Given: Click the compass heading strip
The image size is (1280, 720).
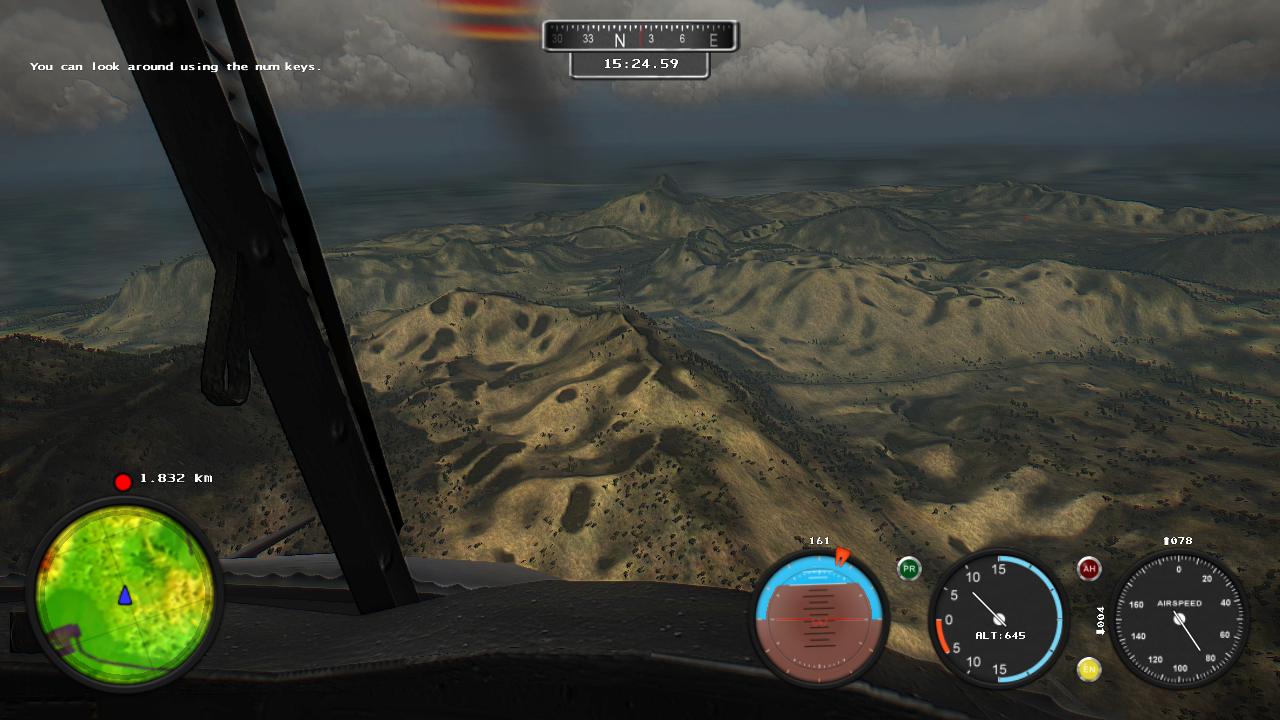Looking at the screenshot, I should coord(640,38).
